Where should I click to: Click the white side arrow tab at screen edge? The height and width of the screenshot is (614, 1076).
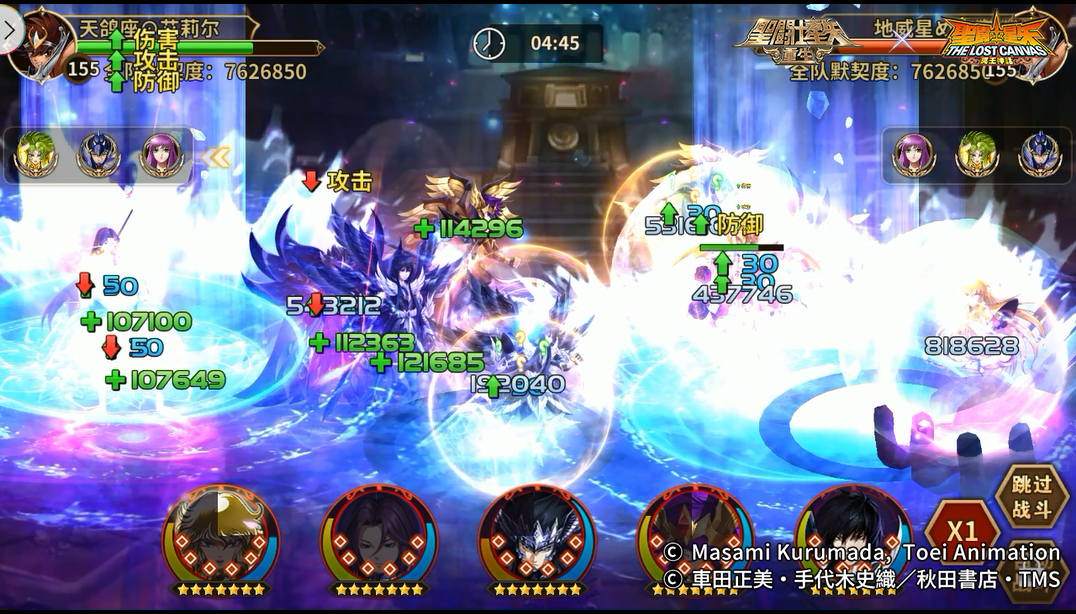click(10, 30)
